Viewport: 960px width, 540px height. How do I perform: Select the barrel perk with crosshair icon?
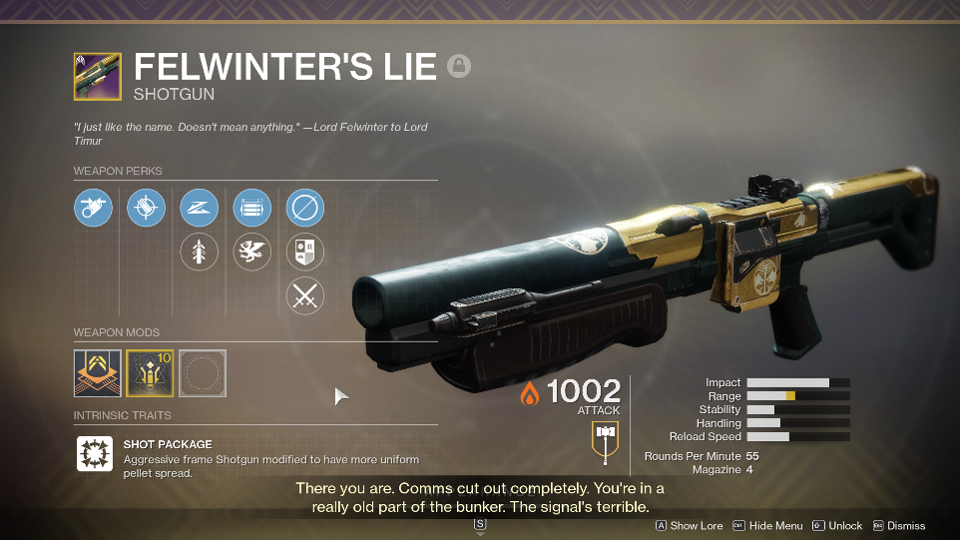click(146, 209)
